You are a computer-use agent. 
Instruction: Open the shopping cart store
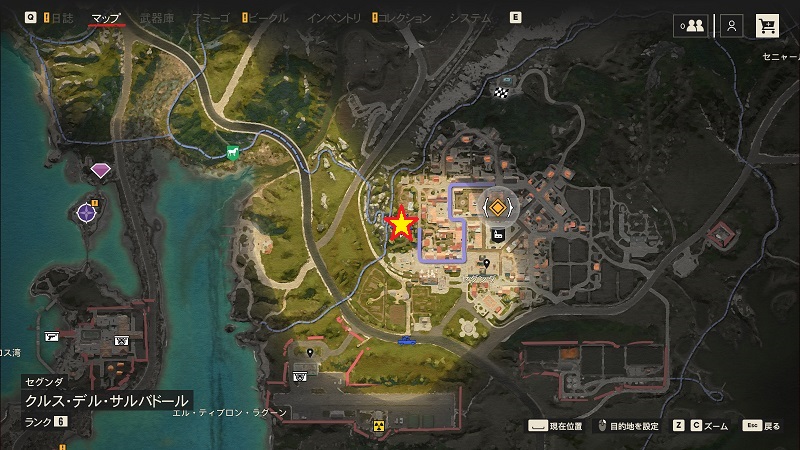768,26
